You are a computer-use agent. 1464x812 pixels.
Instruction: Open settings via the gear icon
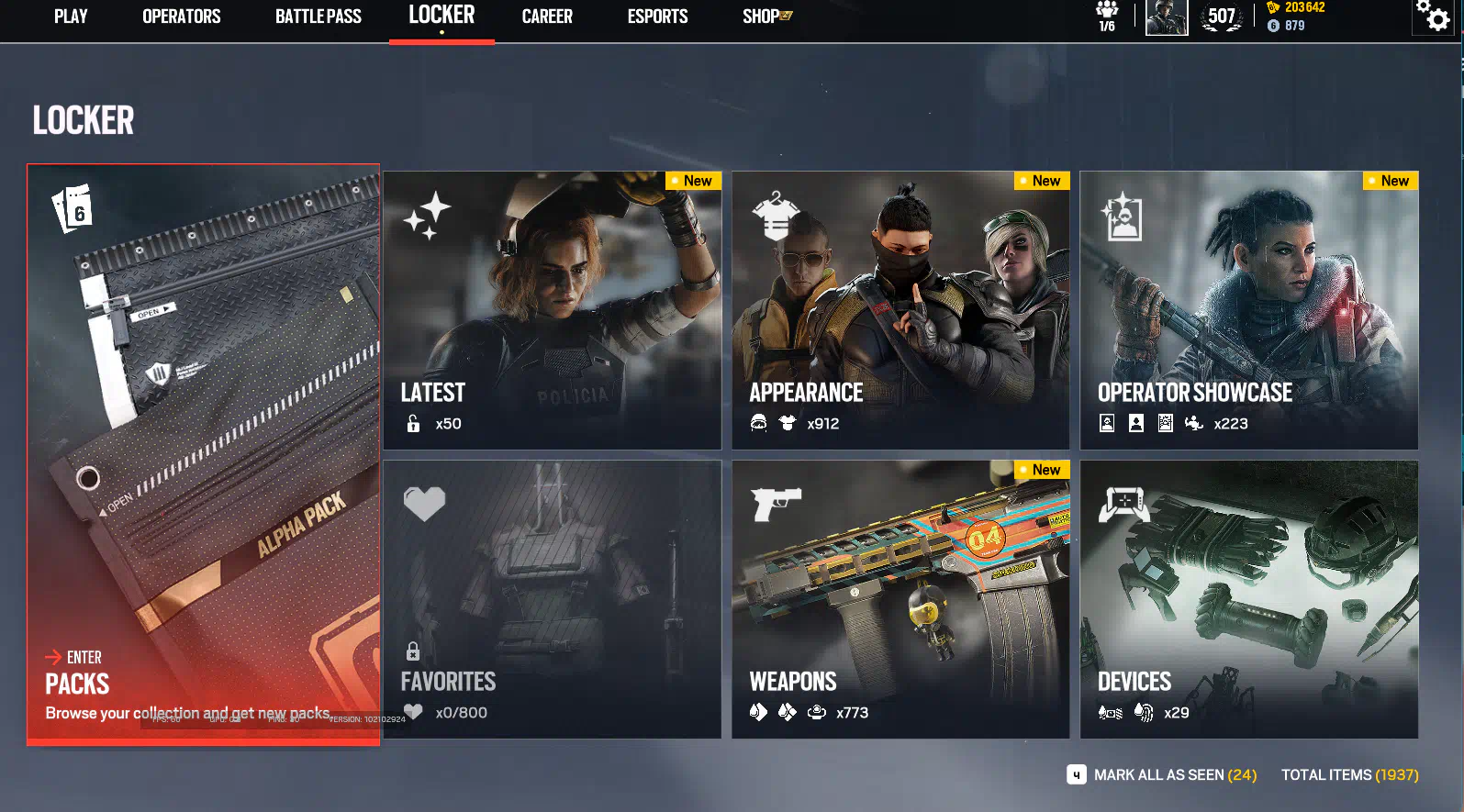(1433, 17)
